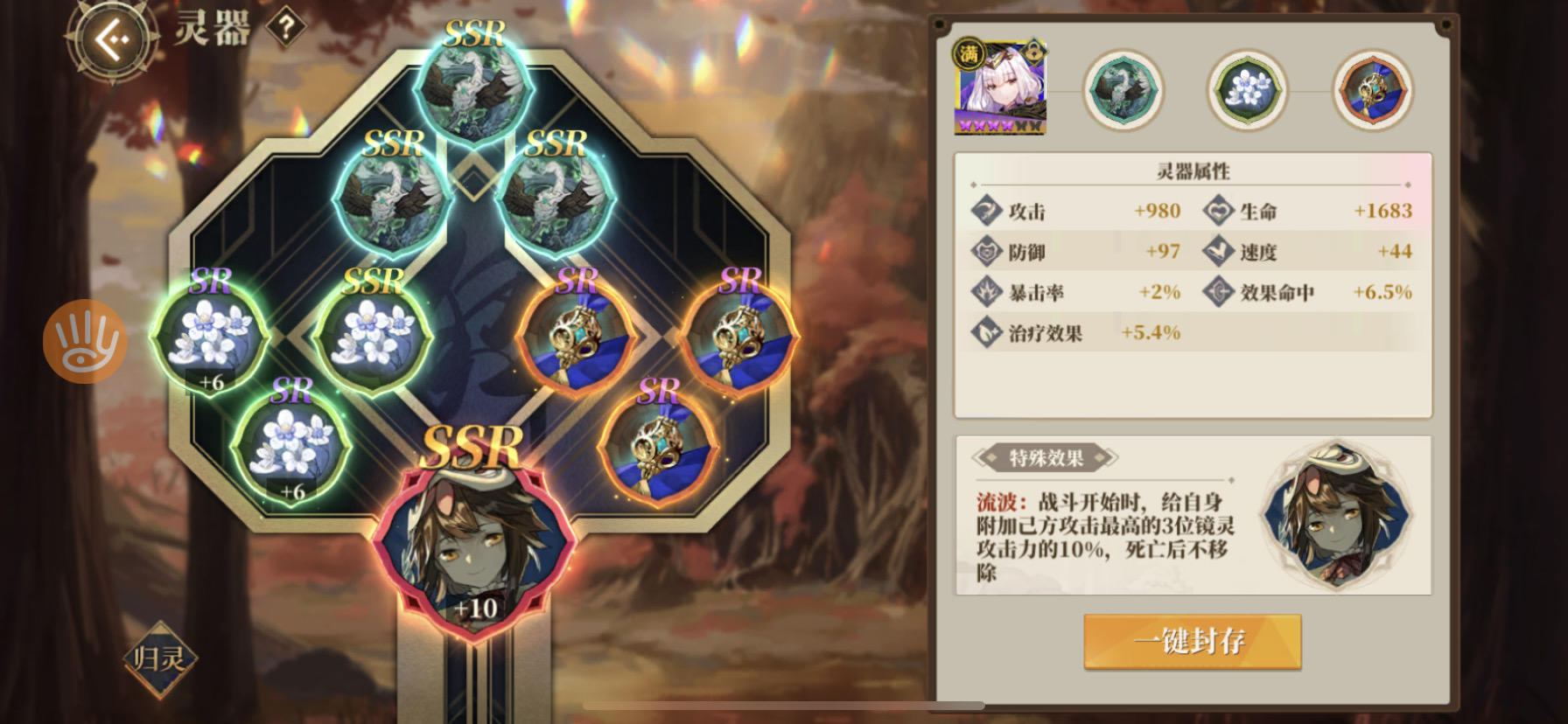Screen dimensions: 1568x724
Task: Click the 速度 speed stat icon
Action: pos(1218,251)
